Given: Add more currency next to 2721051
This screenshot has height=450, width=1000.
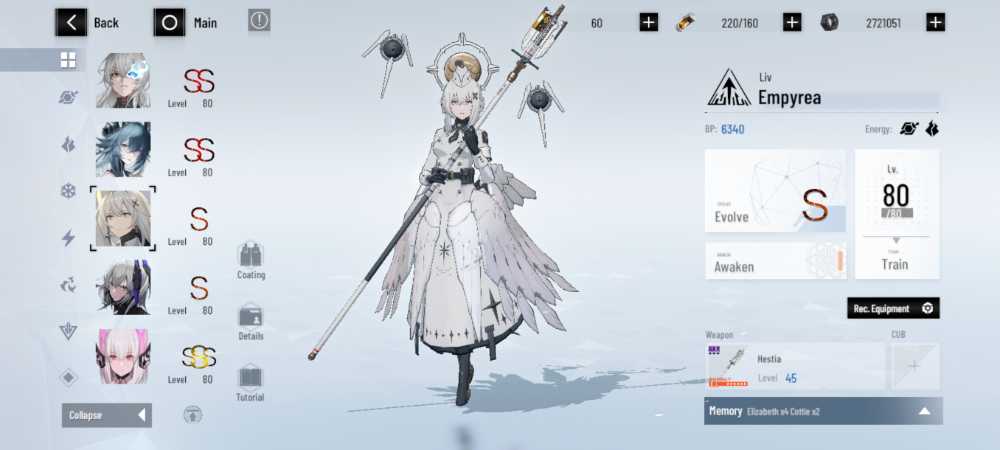Looking at the screenshot, I should pos(935,22).
